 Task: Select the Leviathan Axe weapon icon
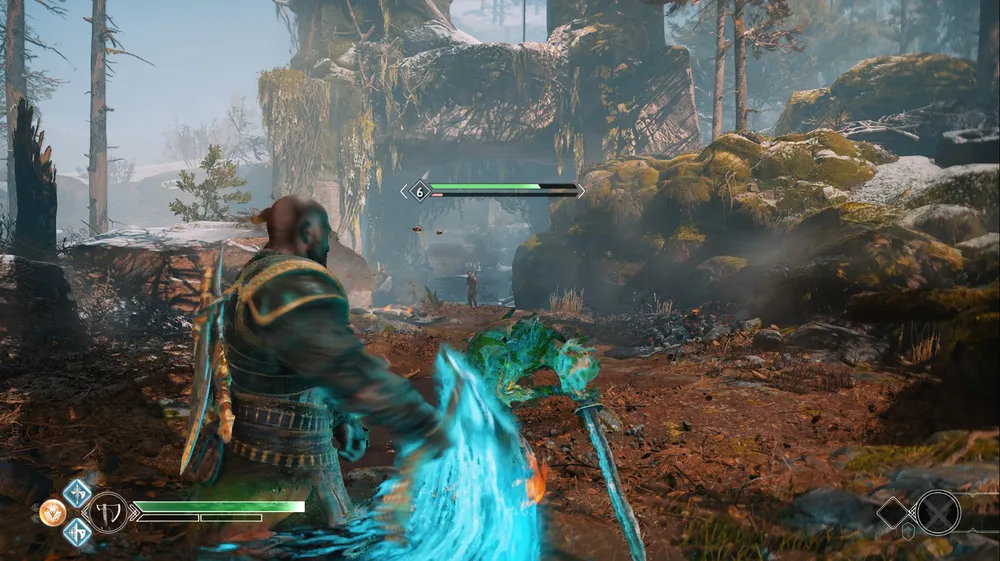pos(108,513)
